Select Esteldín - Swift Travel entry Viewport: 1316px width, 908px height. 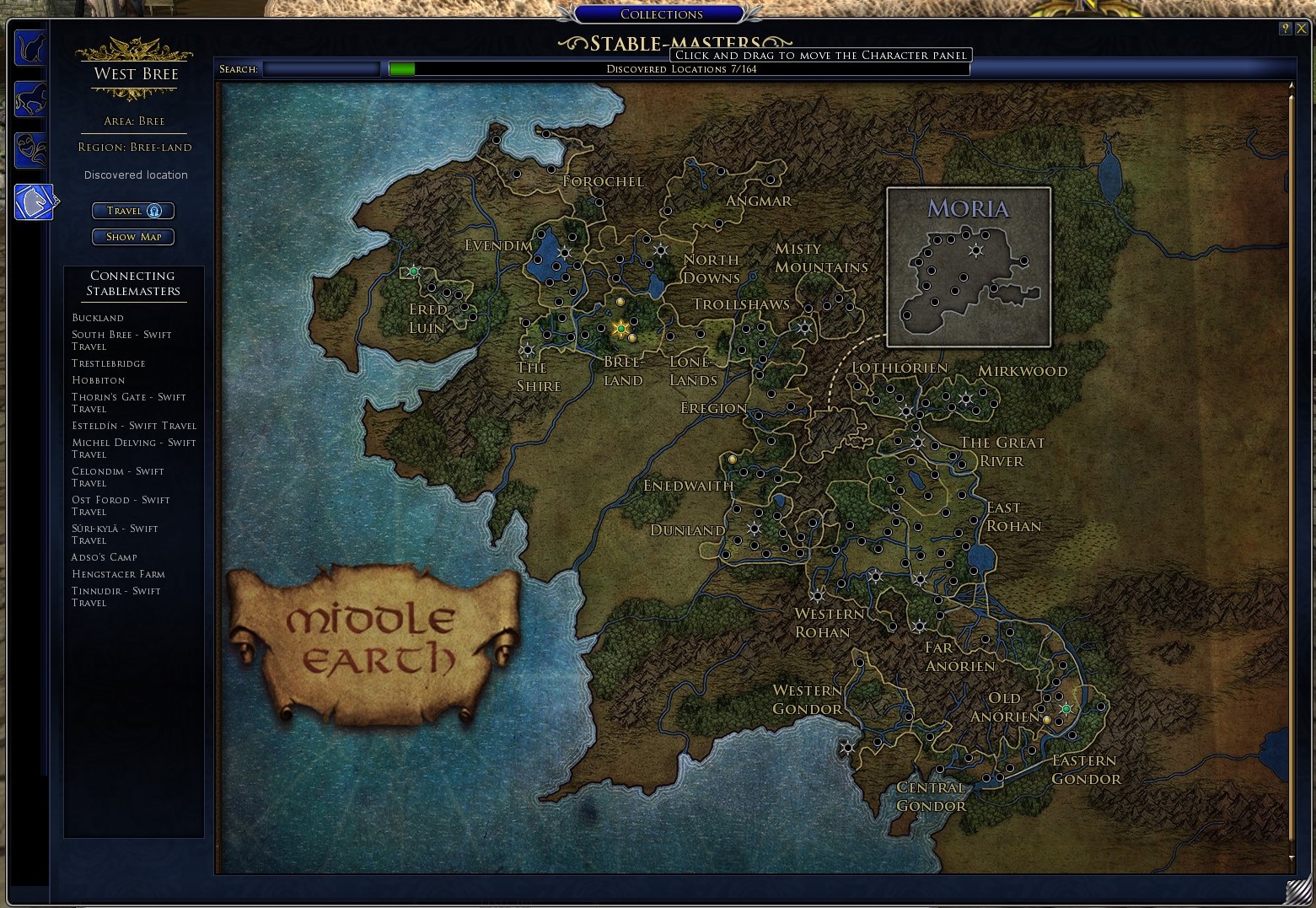pyautogui.click(x=133, y=426)
